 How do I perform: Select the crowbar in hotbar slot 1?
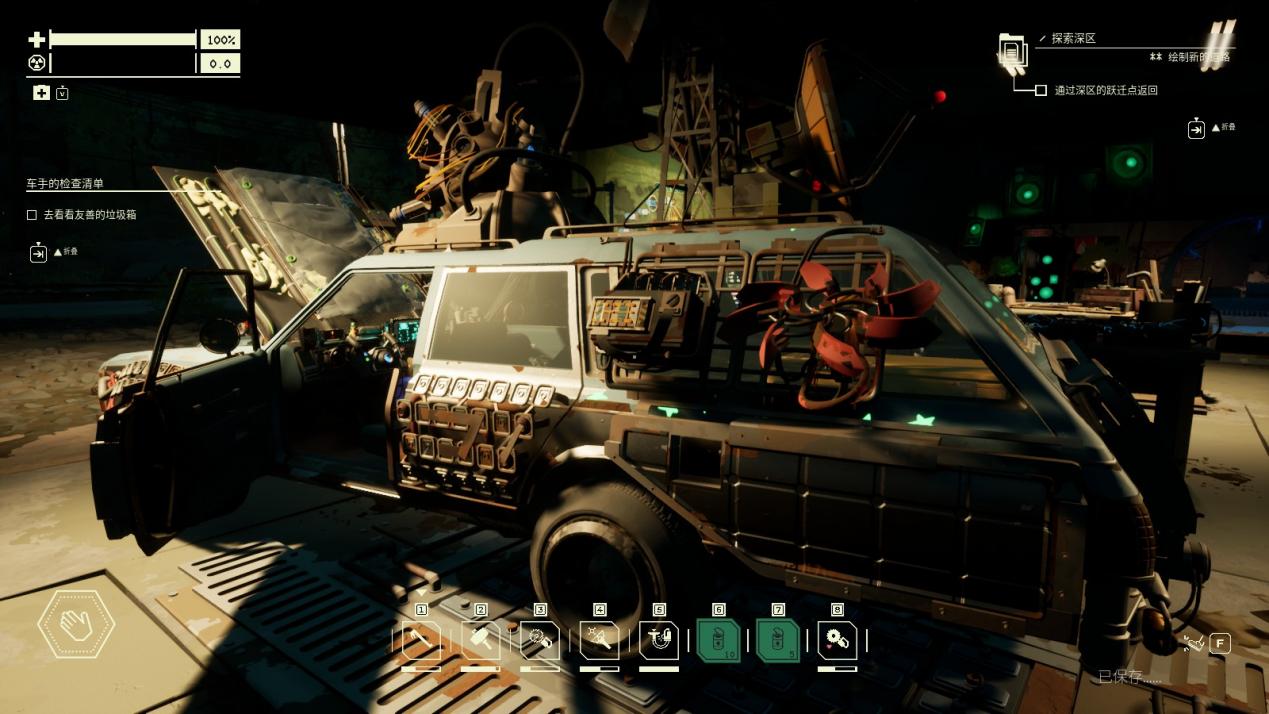(421, 640)
